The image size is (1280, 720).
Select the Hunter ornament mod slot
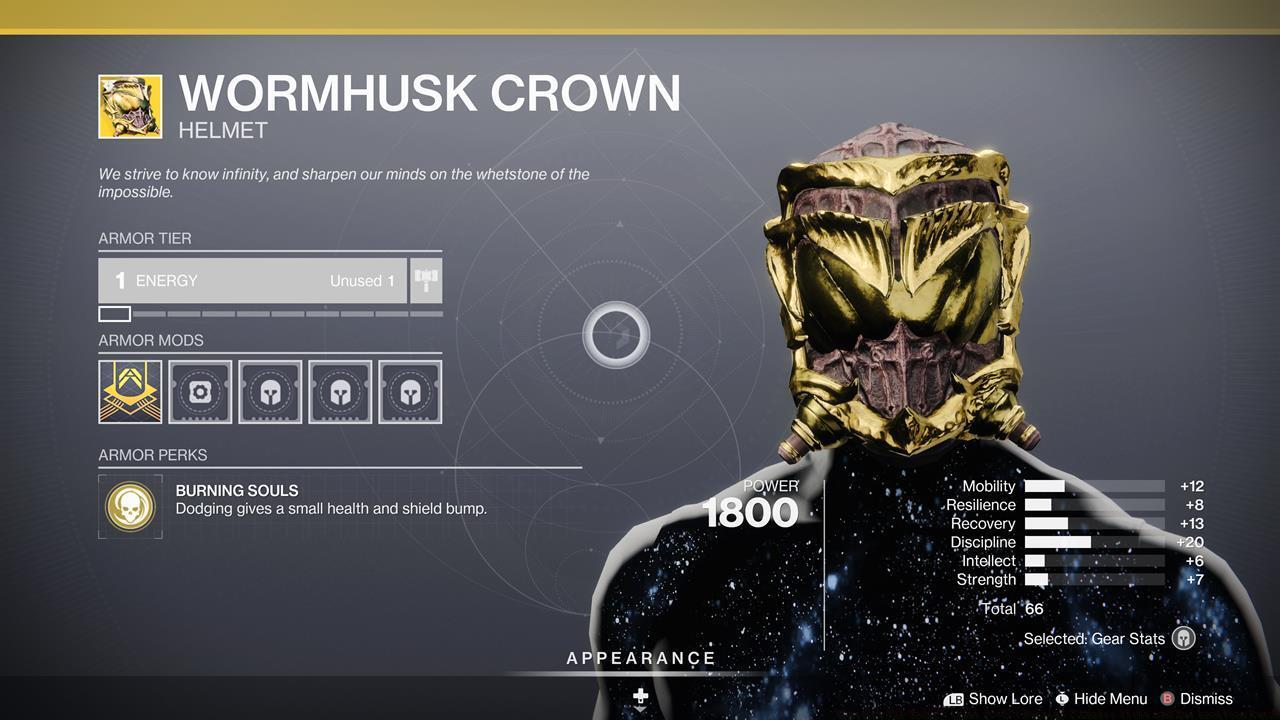129,391
